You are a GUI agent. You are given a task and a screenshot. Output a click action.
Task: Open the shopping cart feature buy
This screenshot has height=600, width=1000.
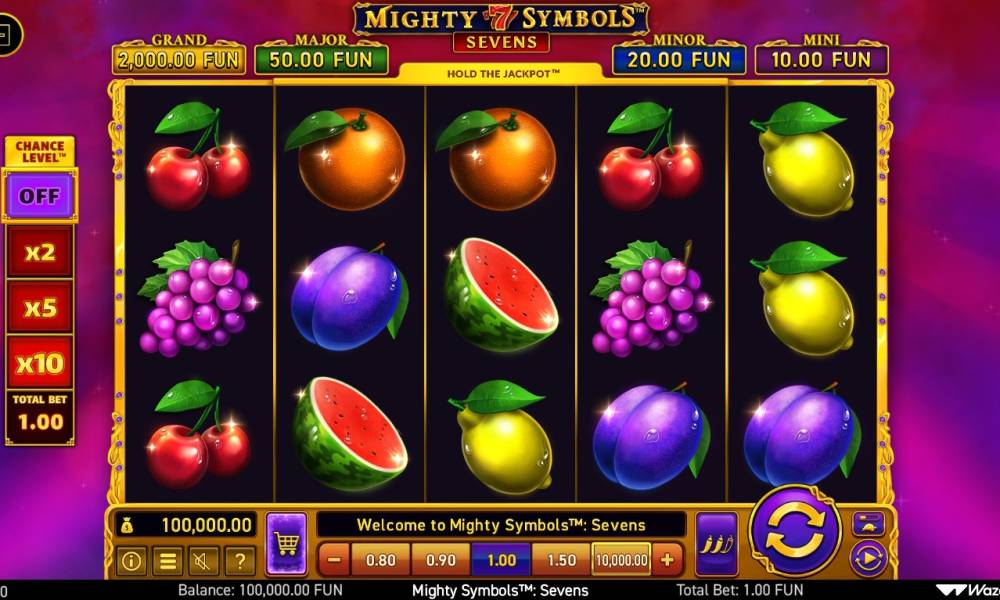click(286, 544)
